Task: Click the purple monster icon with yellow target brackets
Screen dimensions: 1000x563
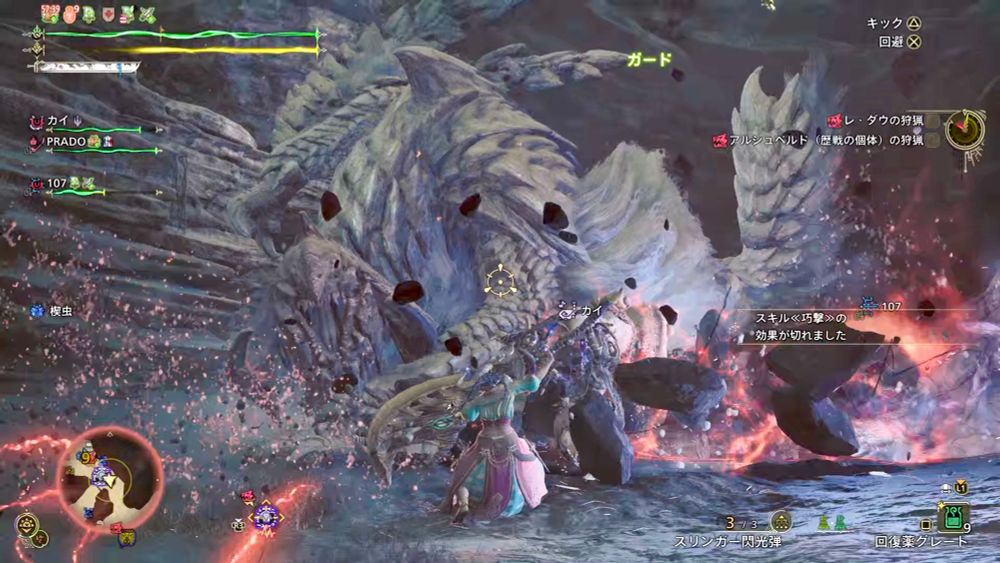Action: [x=266, y=515]
